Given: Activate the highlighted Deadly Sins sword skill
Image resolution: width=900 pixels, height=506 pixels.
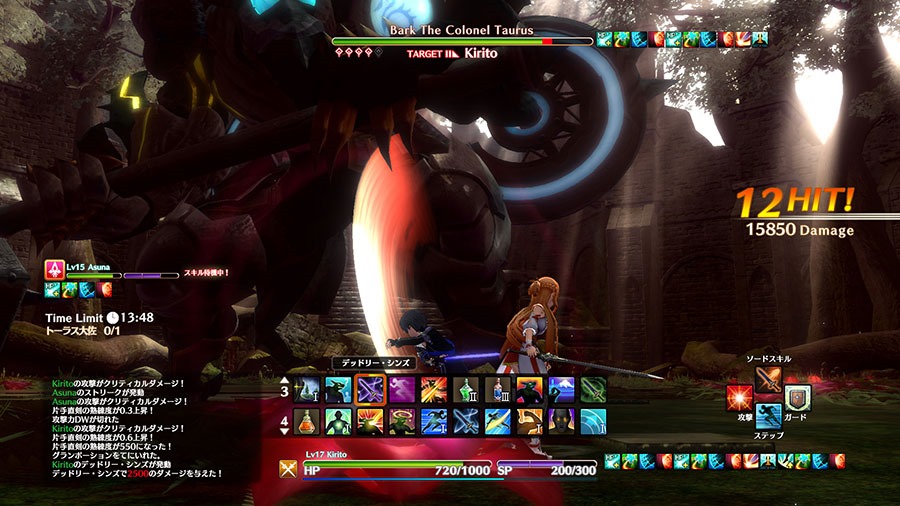Looking at the screenshot, I should tap(370, 390).
